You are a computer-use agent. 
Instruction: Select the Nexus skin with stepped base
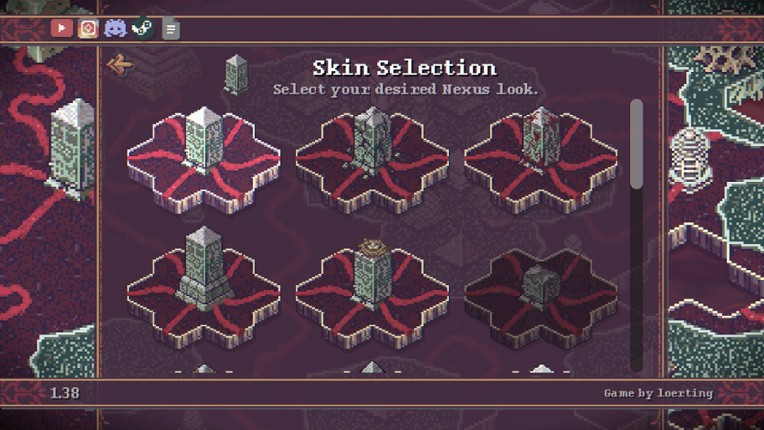203,280
